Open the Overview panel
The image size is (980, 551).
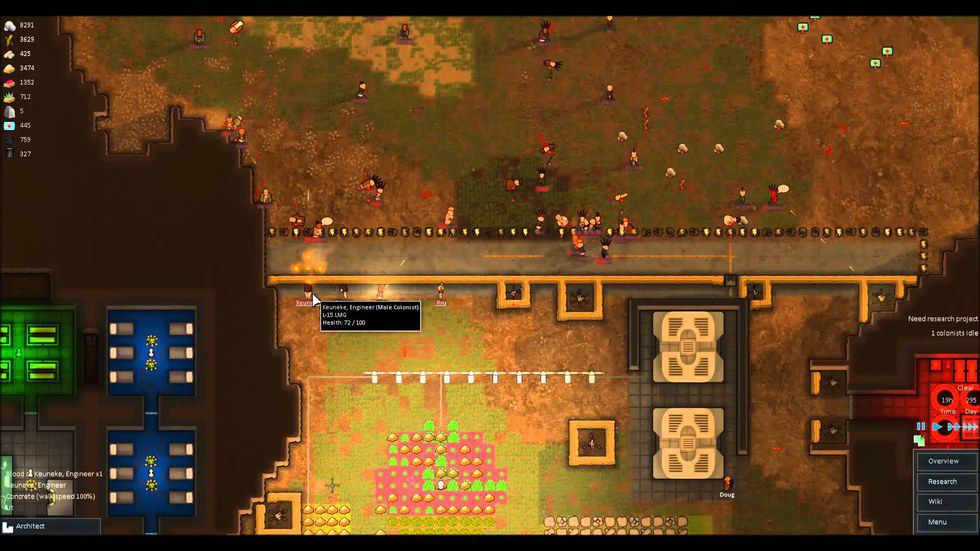[943, 461]
